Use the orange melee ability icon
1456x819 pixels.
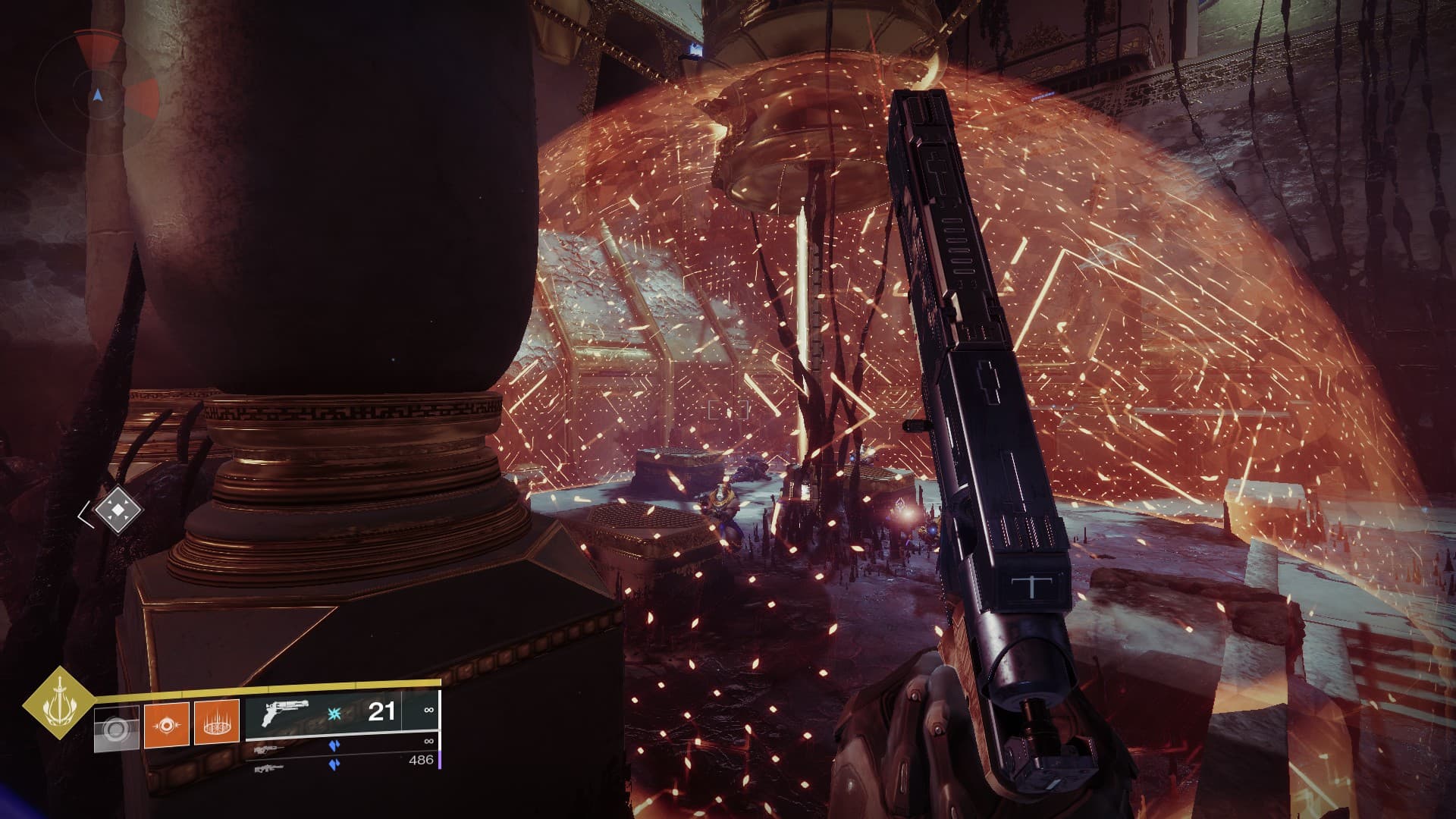[x=166, y=725]
